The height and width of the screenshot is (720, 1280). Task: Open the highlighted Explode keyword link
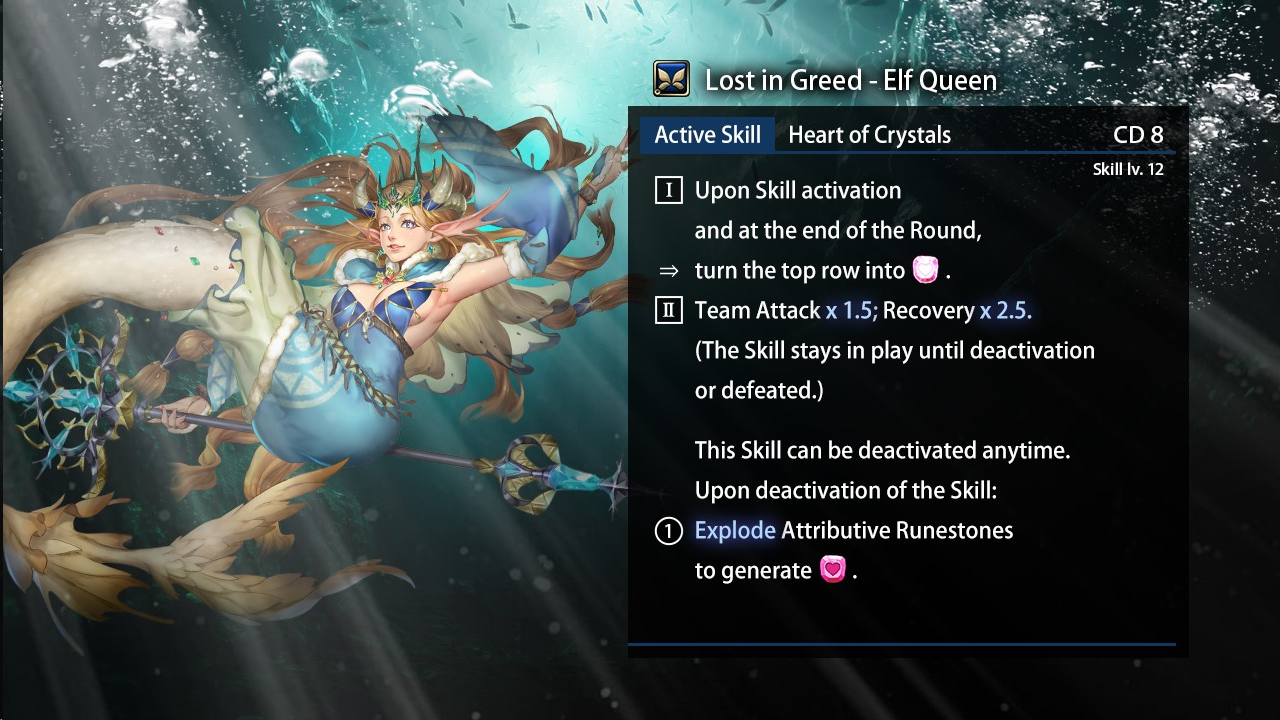[x=735, y=530]
